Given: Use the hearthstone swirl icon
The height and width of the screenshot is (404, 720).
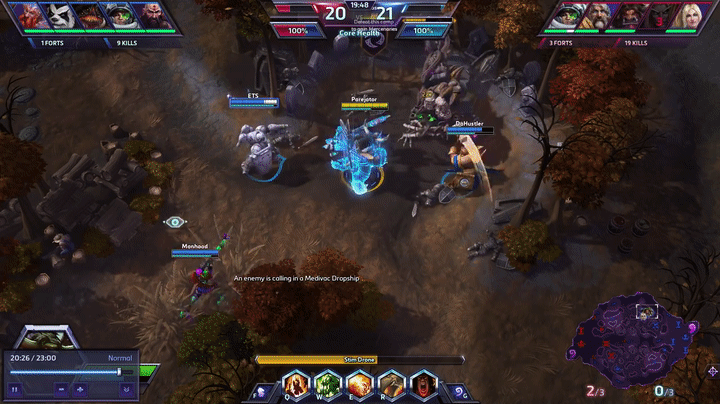Looking at the screenshot, I should (460, 391).
